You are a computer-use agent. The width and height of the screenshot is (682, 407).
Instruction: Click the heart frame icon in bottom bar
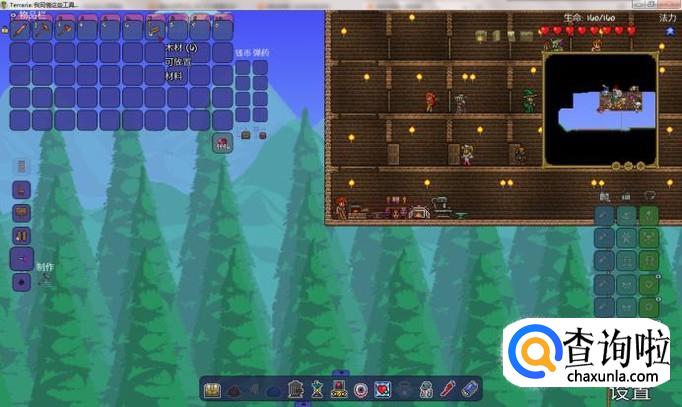382,389
